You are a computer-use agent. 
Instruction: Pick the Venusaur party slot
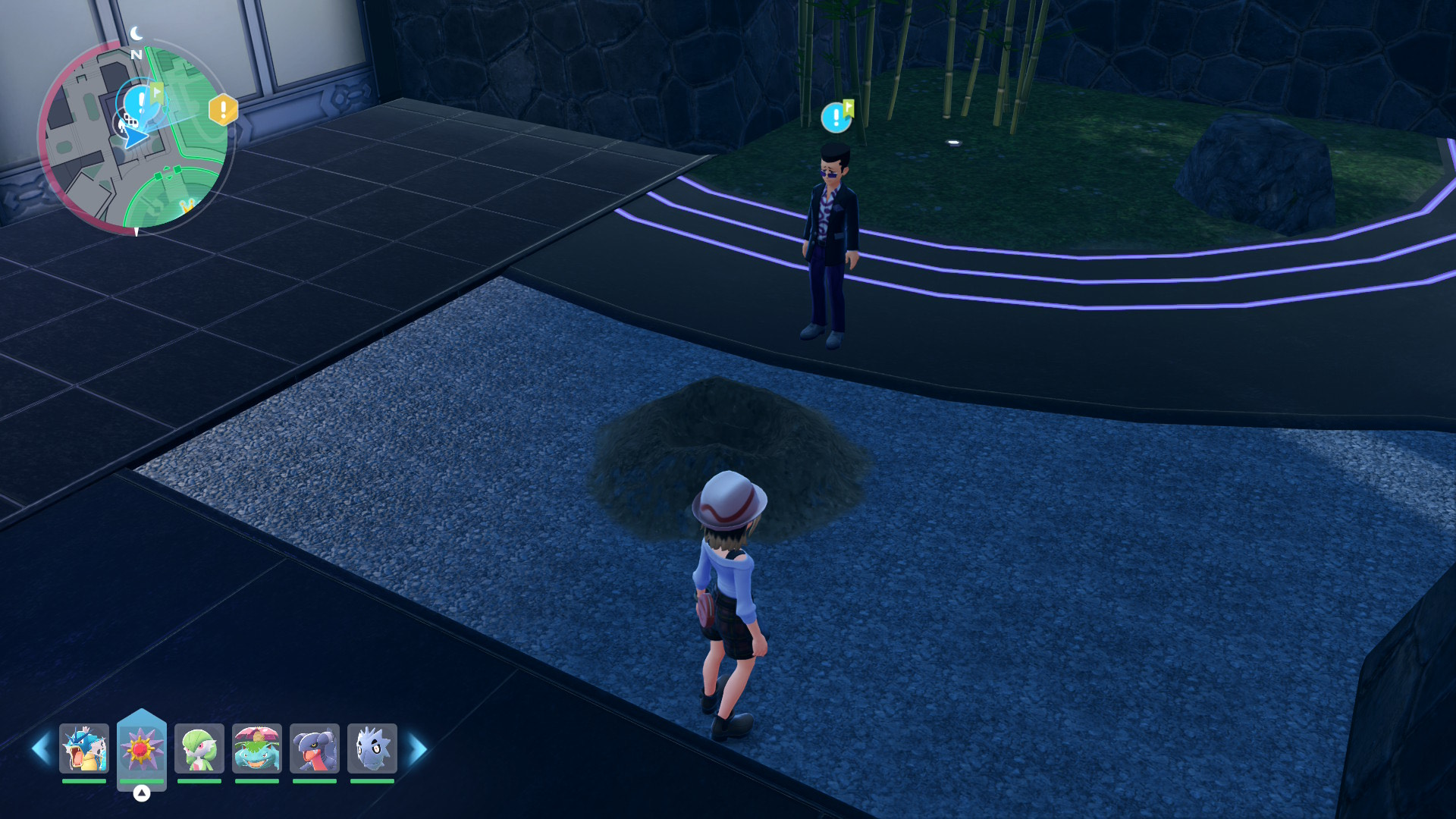coord(257,748)
